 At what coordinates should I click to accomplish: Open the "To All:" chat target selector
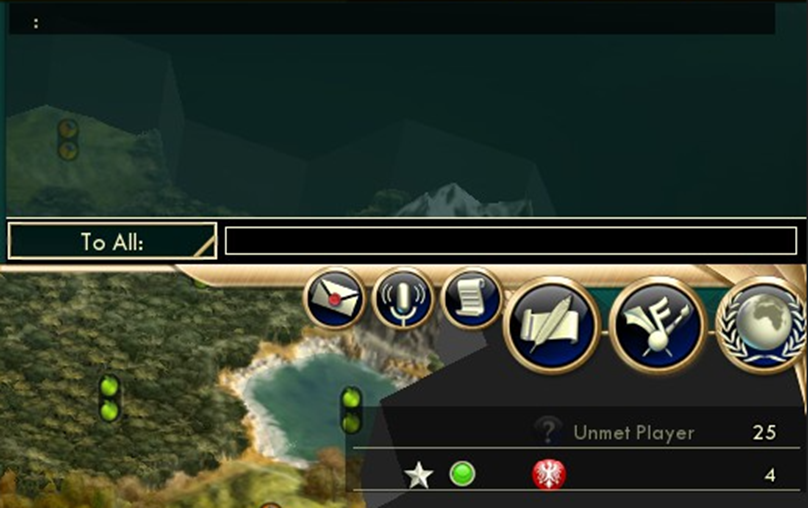112,242
